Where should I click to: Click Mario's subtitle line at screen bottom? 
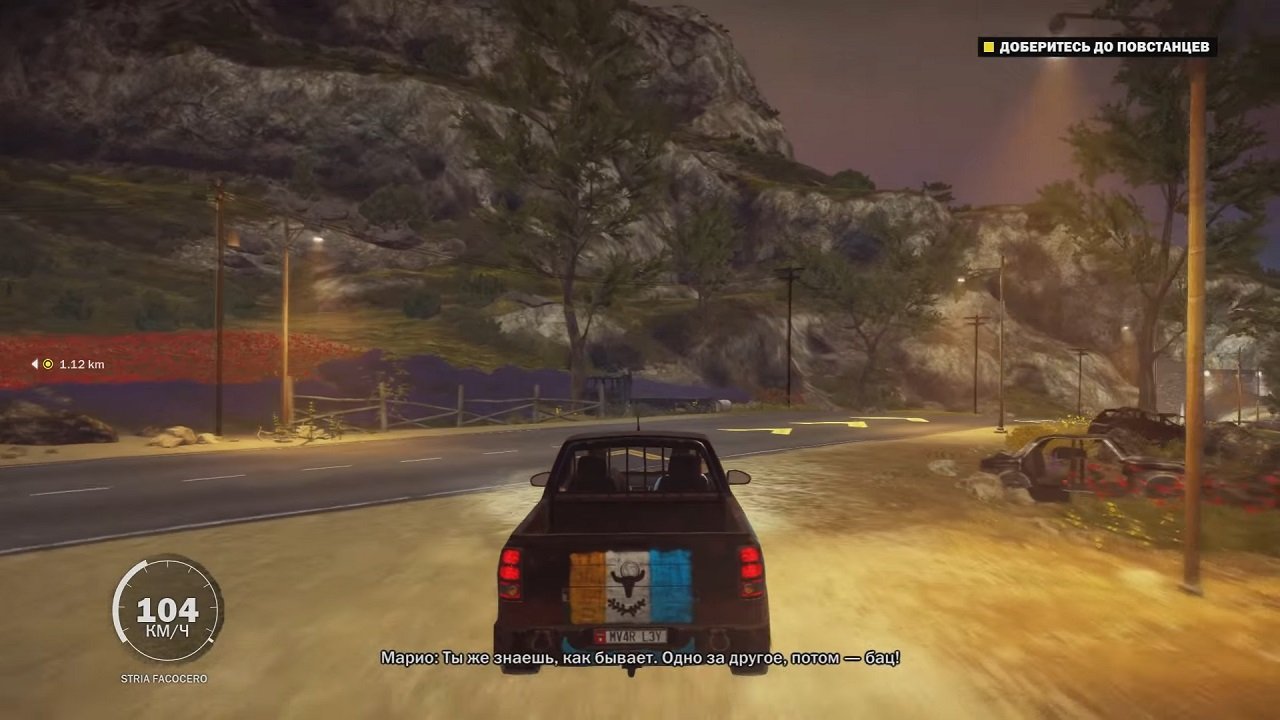click(x=640, y=660)
